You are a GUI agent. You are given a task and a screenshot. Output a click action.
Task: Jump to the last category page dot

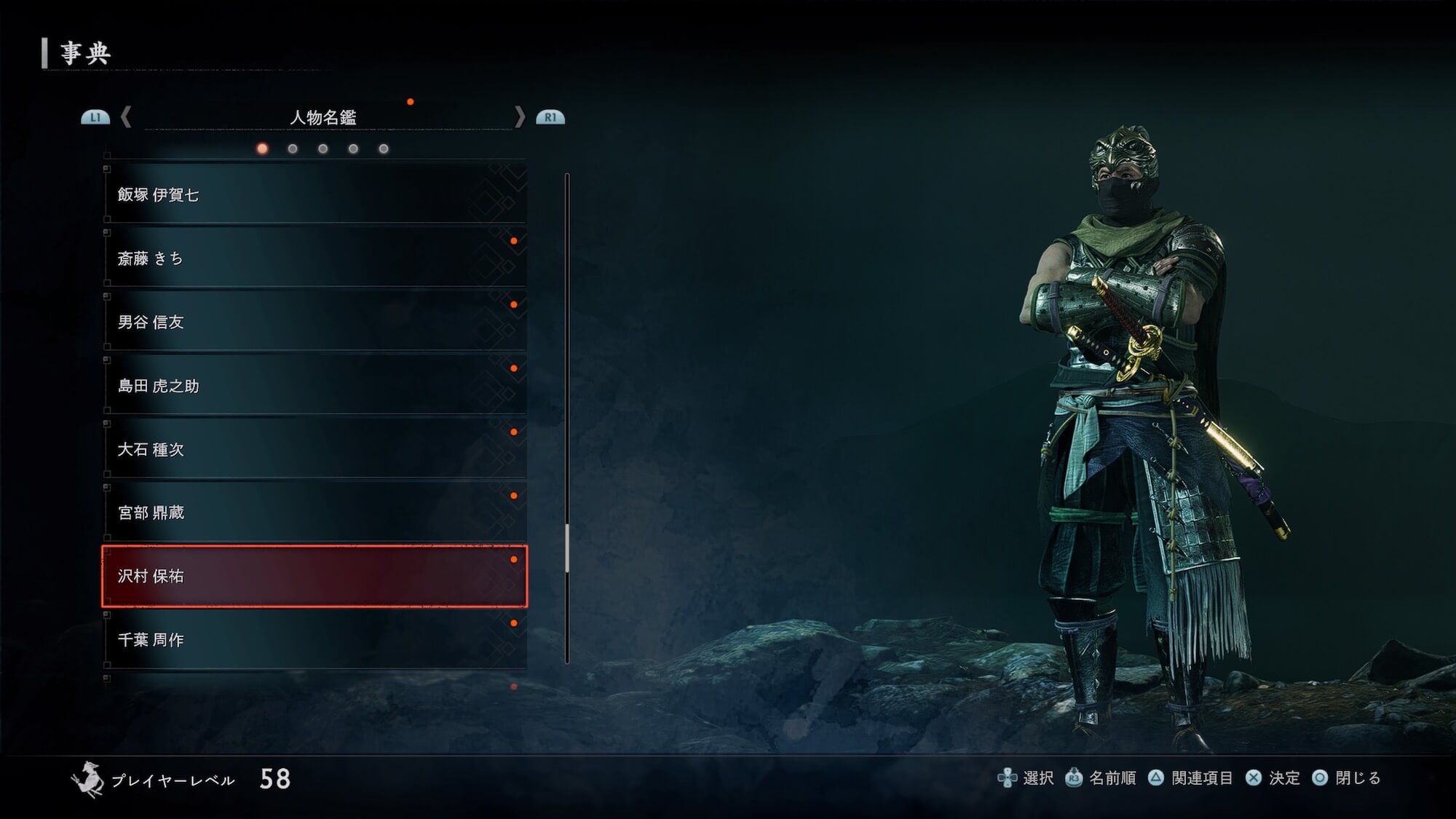(384, 149)
